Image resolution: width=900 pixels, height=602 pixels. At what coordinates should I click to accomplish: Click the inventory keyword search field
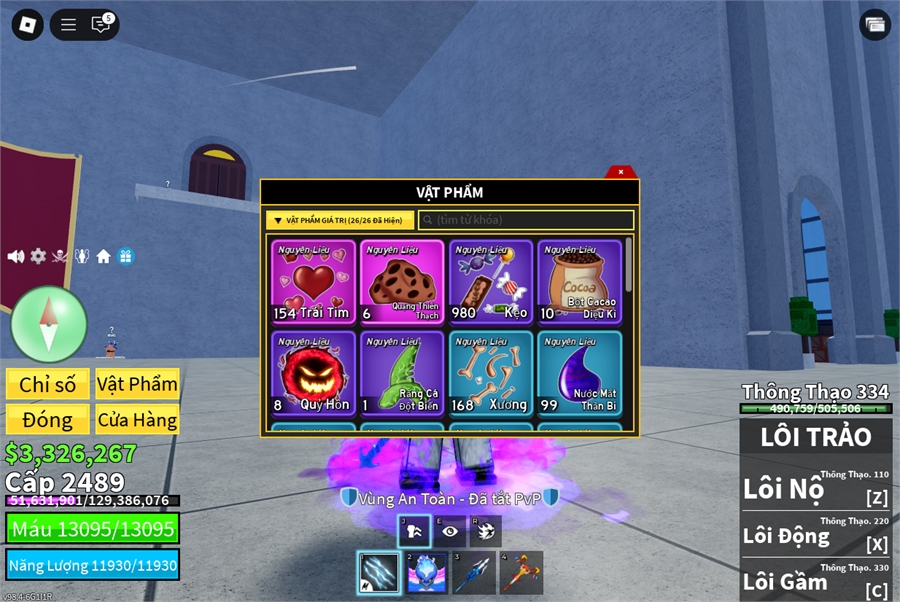pos(526,220)
